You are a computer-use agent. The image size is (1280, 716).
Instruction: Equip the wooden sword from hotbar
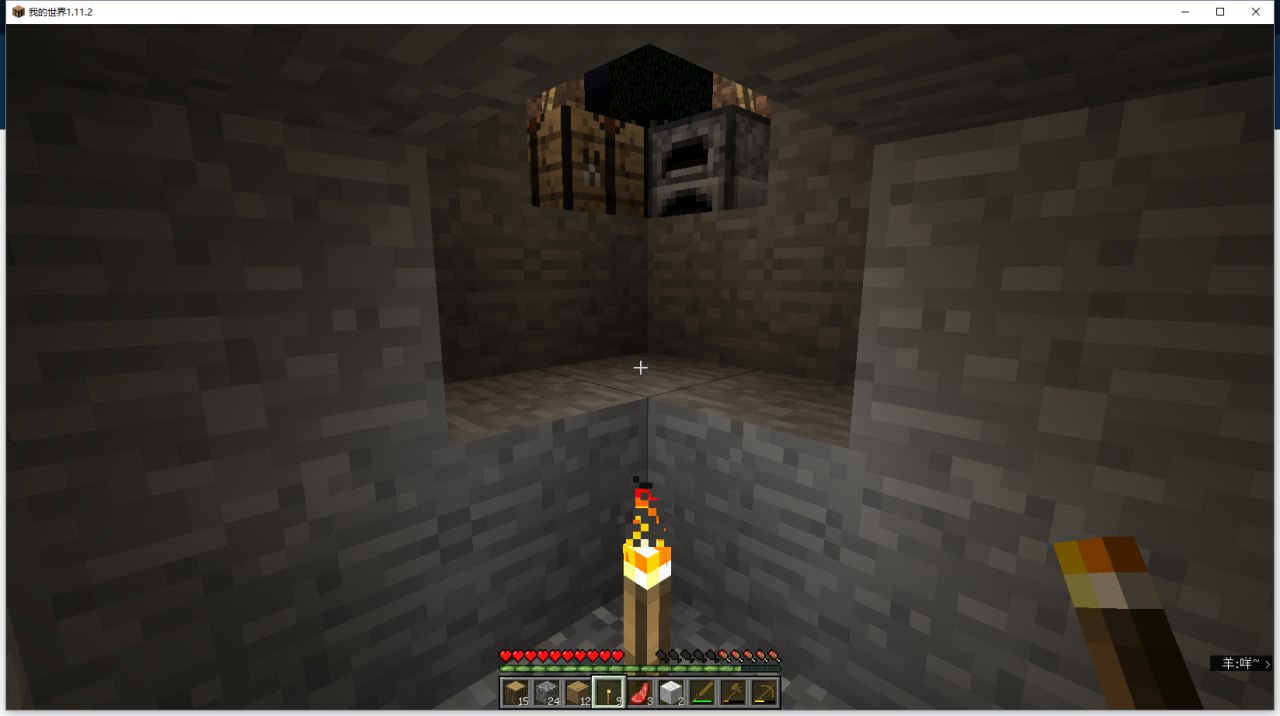tap(702, 692)
